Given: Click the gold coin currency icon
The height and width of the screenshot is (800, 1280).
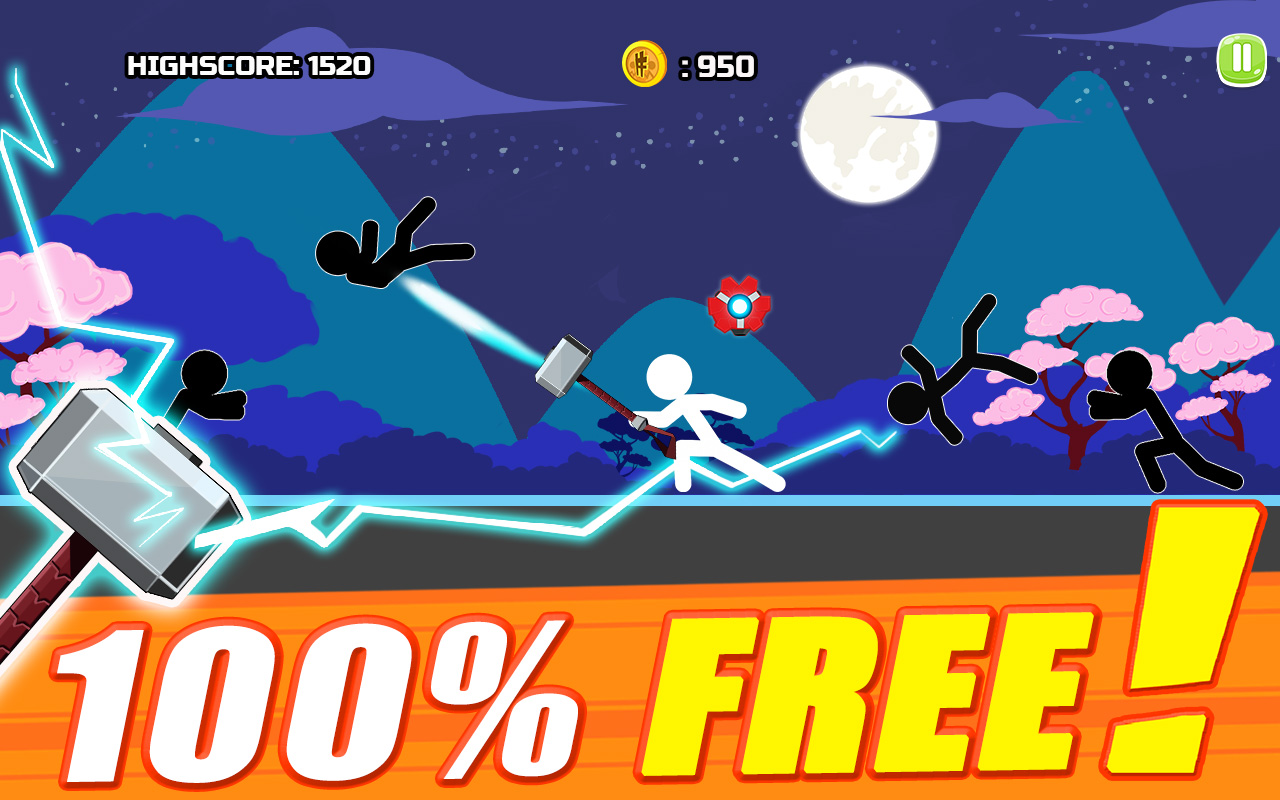Looking at the screenshot, I should (643, 62).
